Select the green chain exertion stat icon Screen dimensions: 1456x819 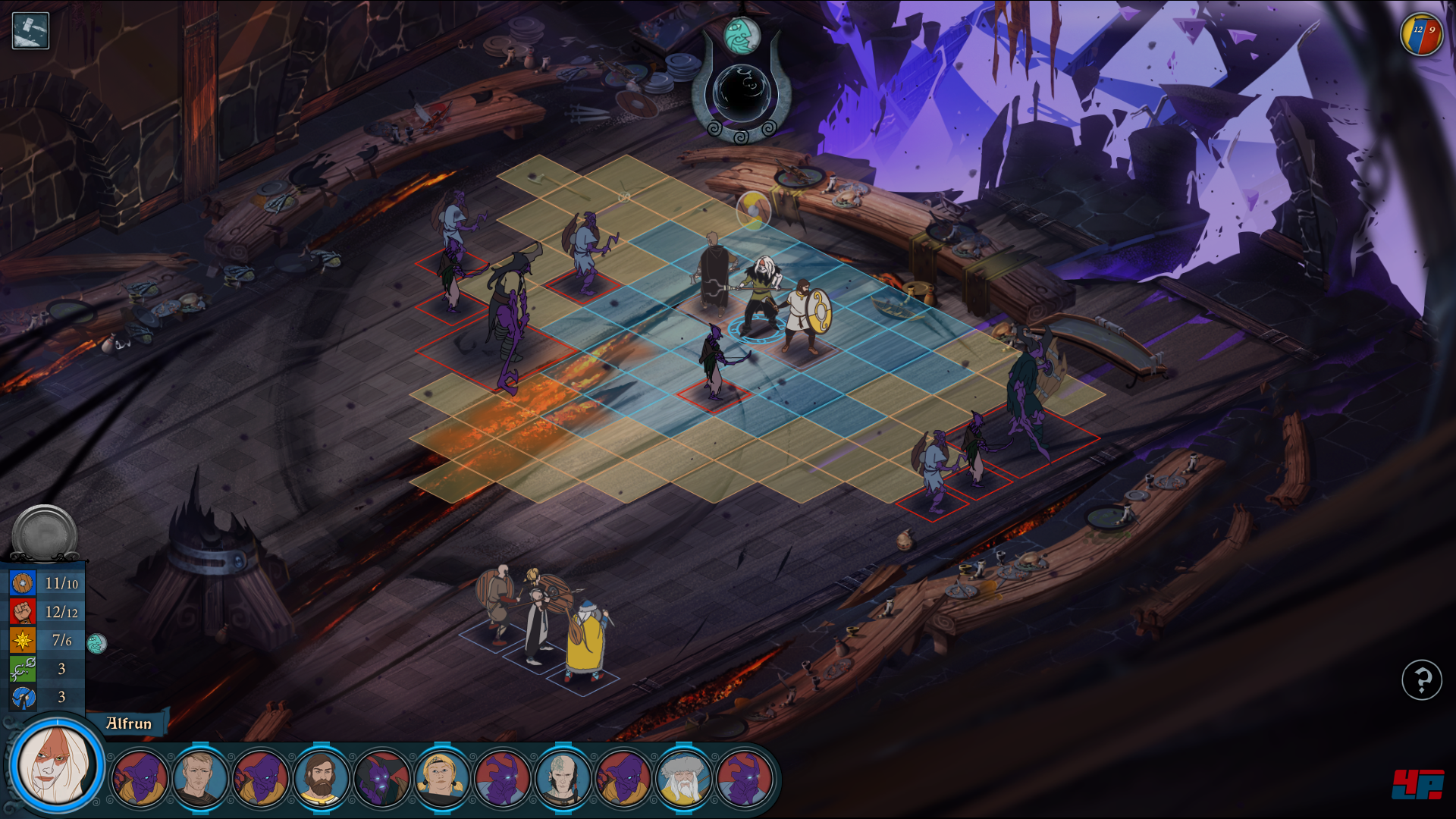pyautogui.click(x=23, y=669)
